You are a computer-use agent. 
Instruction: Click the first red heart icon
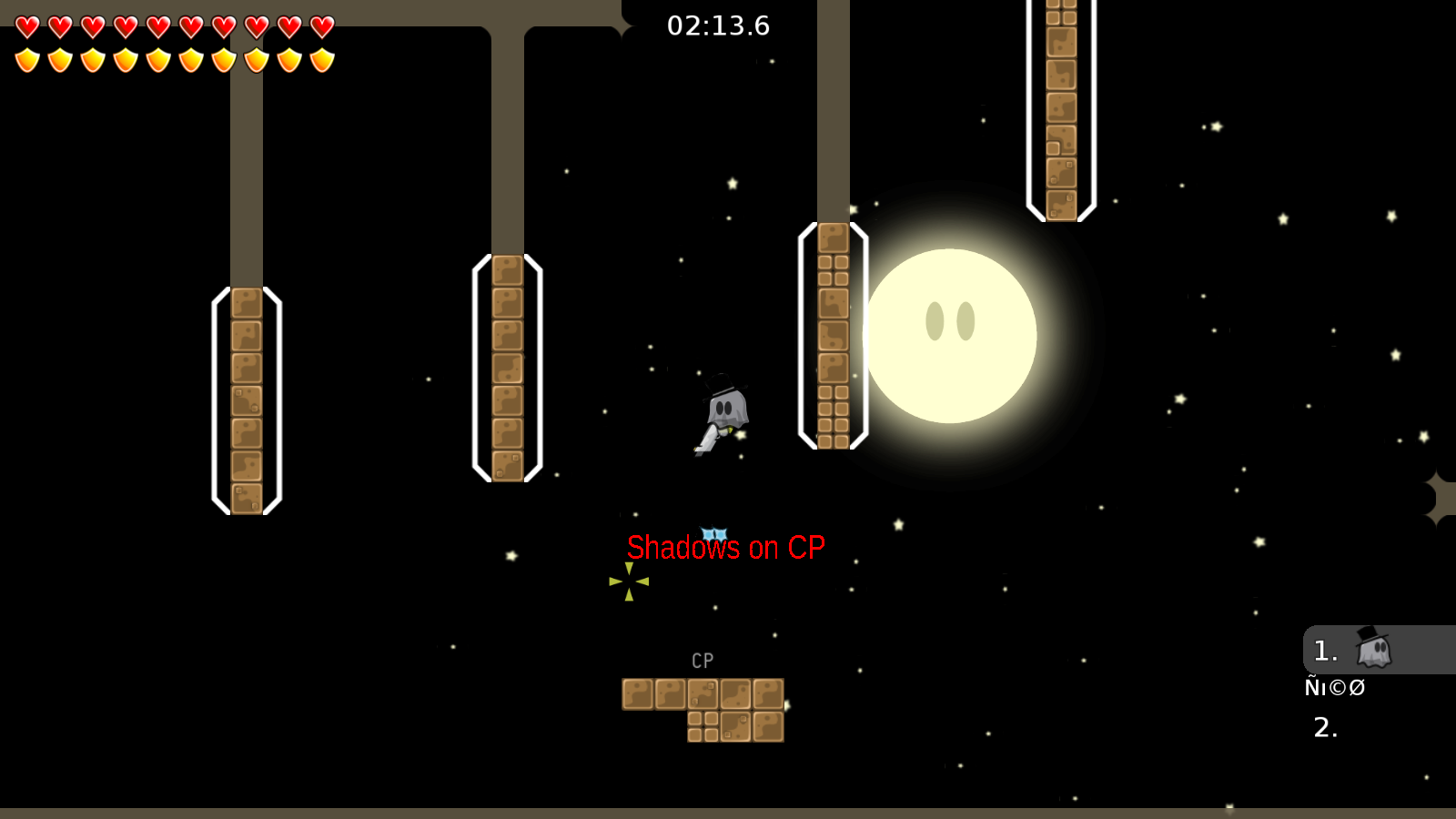click(27, 27)
